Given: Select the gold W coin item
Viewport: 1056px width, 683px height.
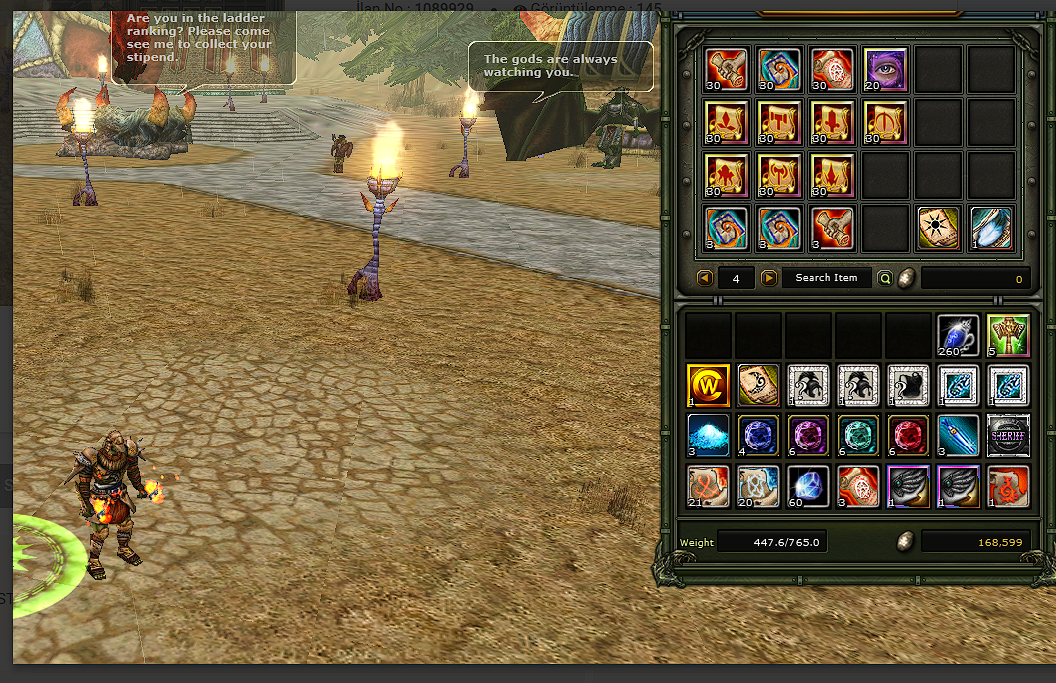Looking at the screenshot, I should [x=708, y=385].
